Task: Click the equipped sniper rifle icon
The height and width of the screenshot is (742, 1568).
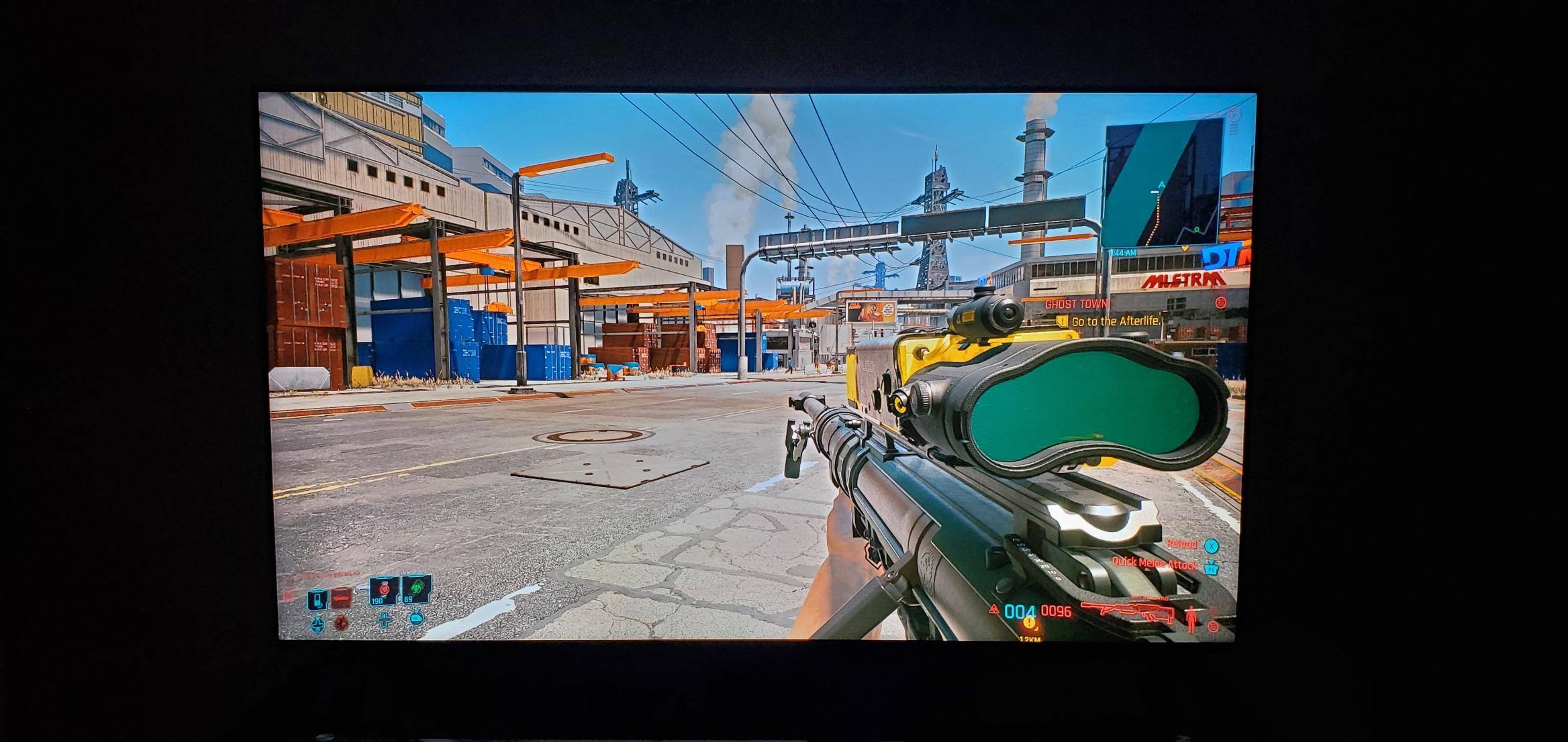Action: pyautogui.click(x=1126, y=611)
